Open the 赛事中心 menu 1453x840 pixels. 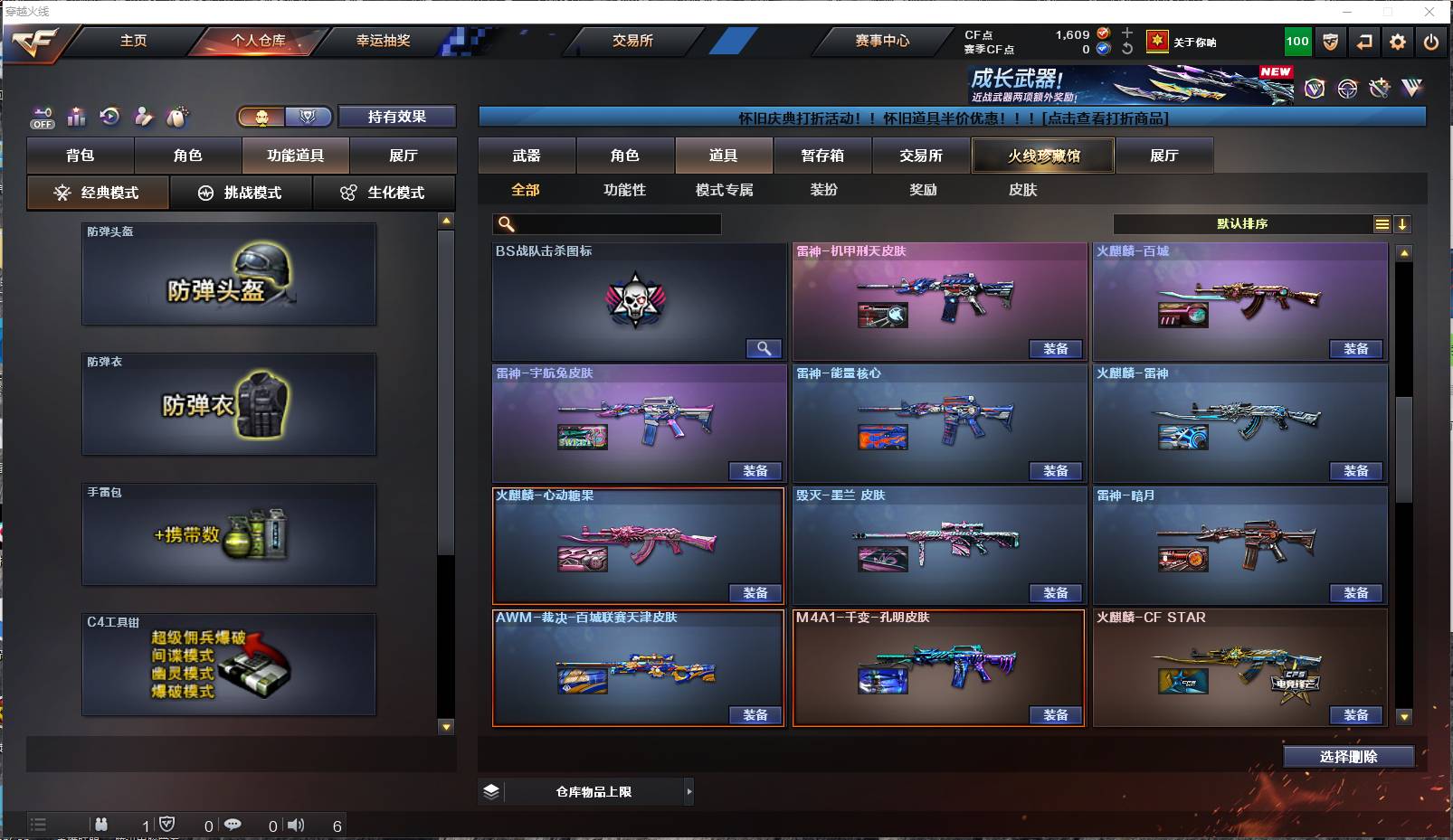click(882, 41)
